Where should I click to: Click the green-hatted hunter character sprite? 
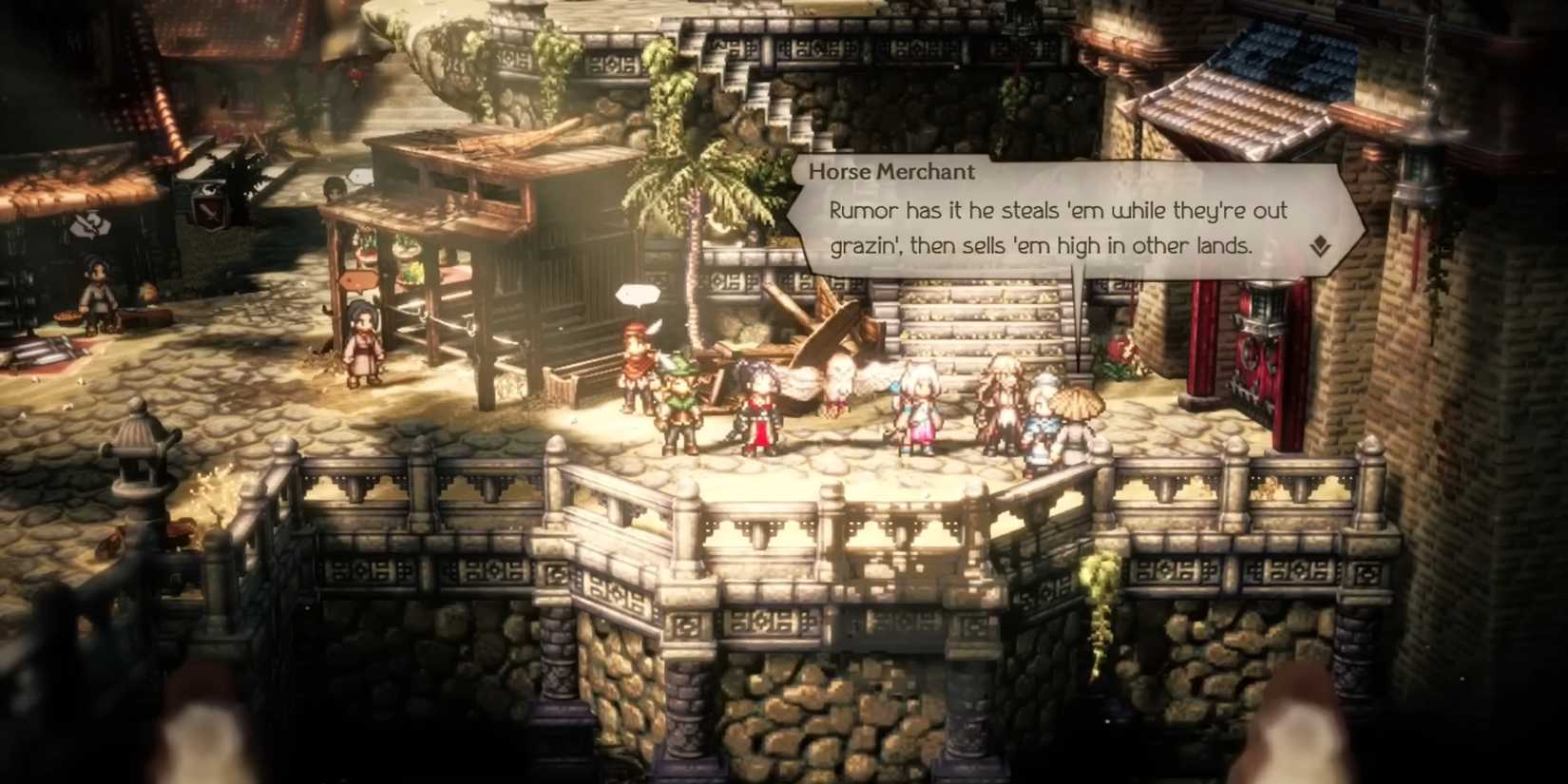(x=681, y=402)
